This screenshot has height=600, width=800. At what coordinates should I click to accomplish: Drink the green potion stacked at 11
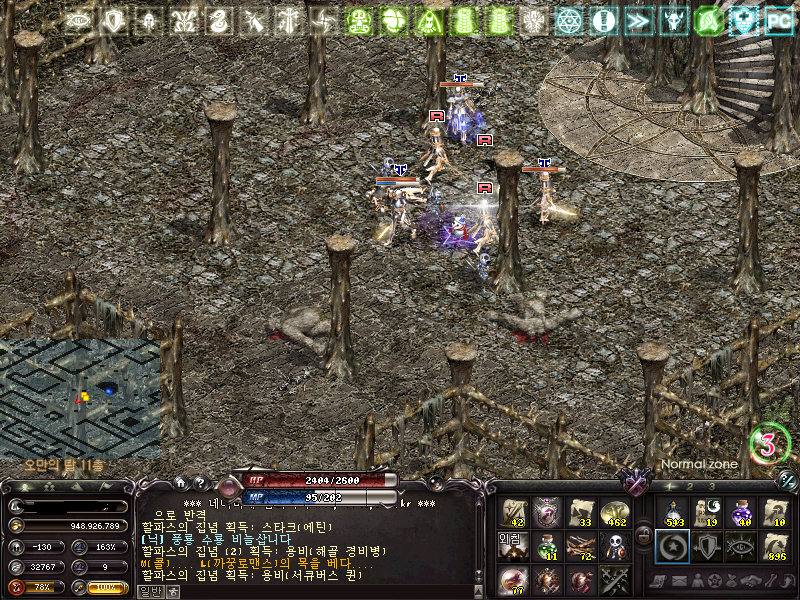tap(547, 546)
